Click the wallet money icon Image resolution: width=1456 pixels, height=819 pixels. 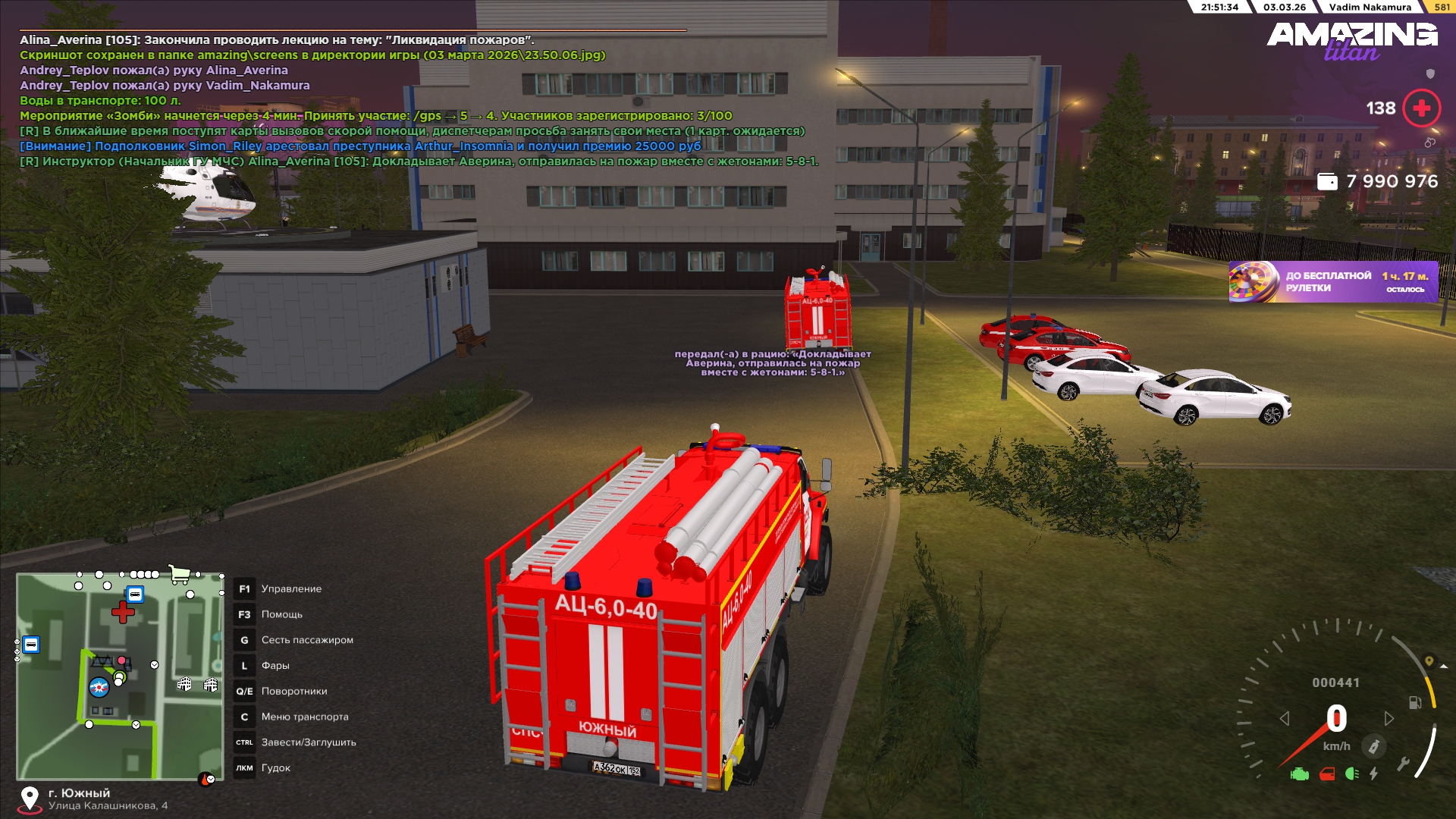click(x=1327, y=182)
